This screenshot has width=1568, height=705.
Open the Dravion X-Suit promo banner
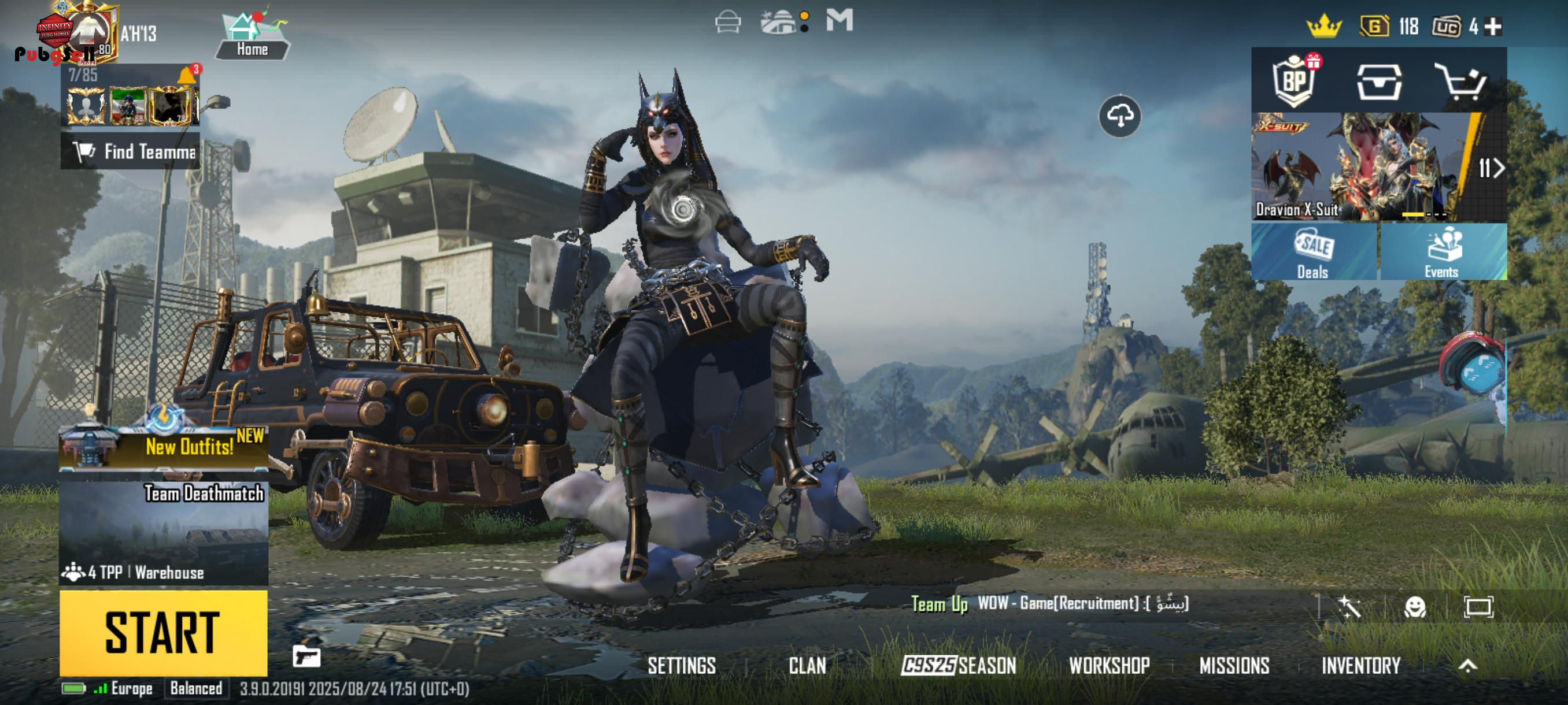point(1363,167)
